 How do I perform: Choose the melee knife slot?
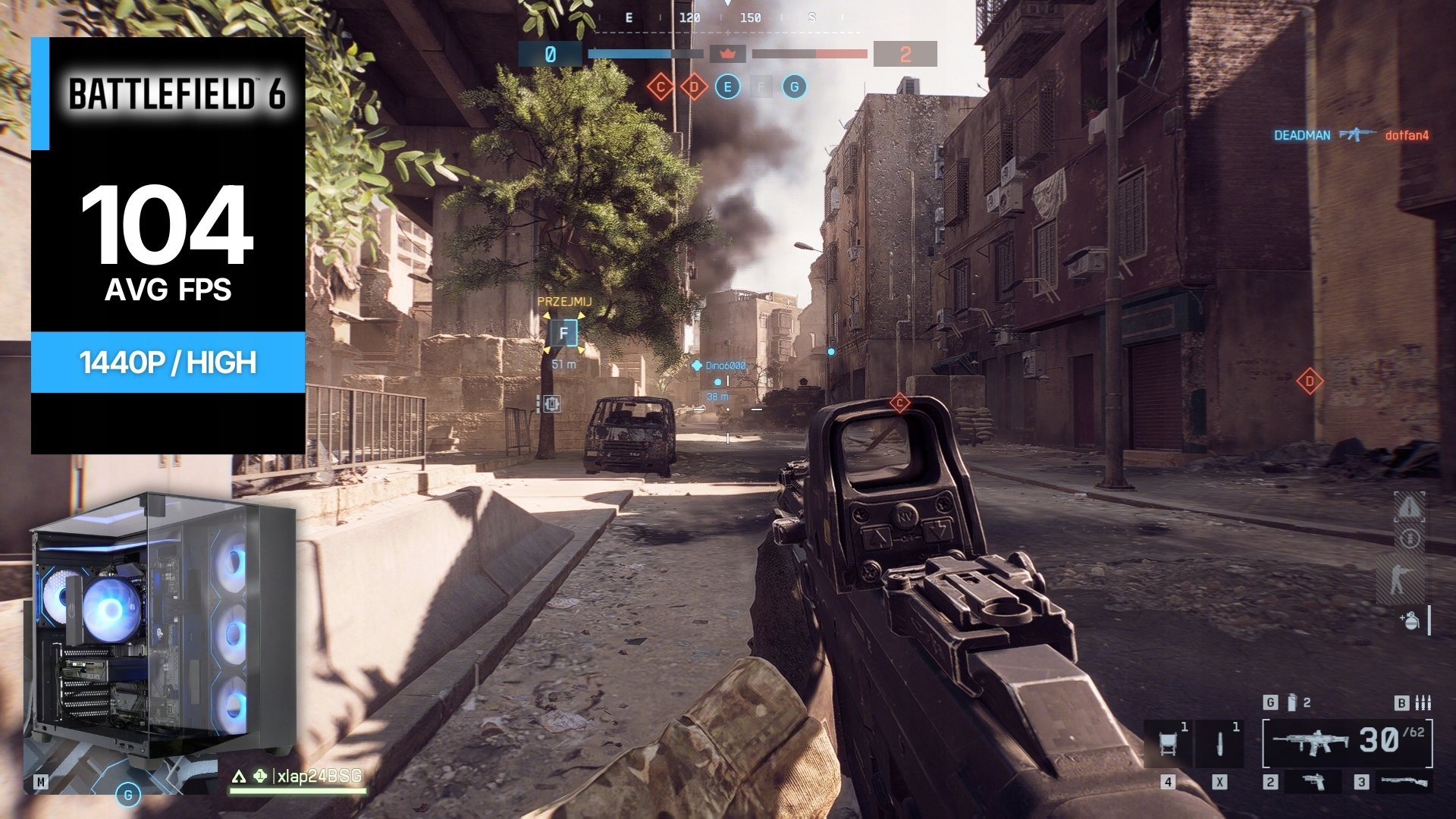(1219, 744)
